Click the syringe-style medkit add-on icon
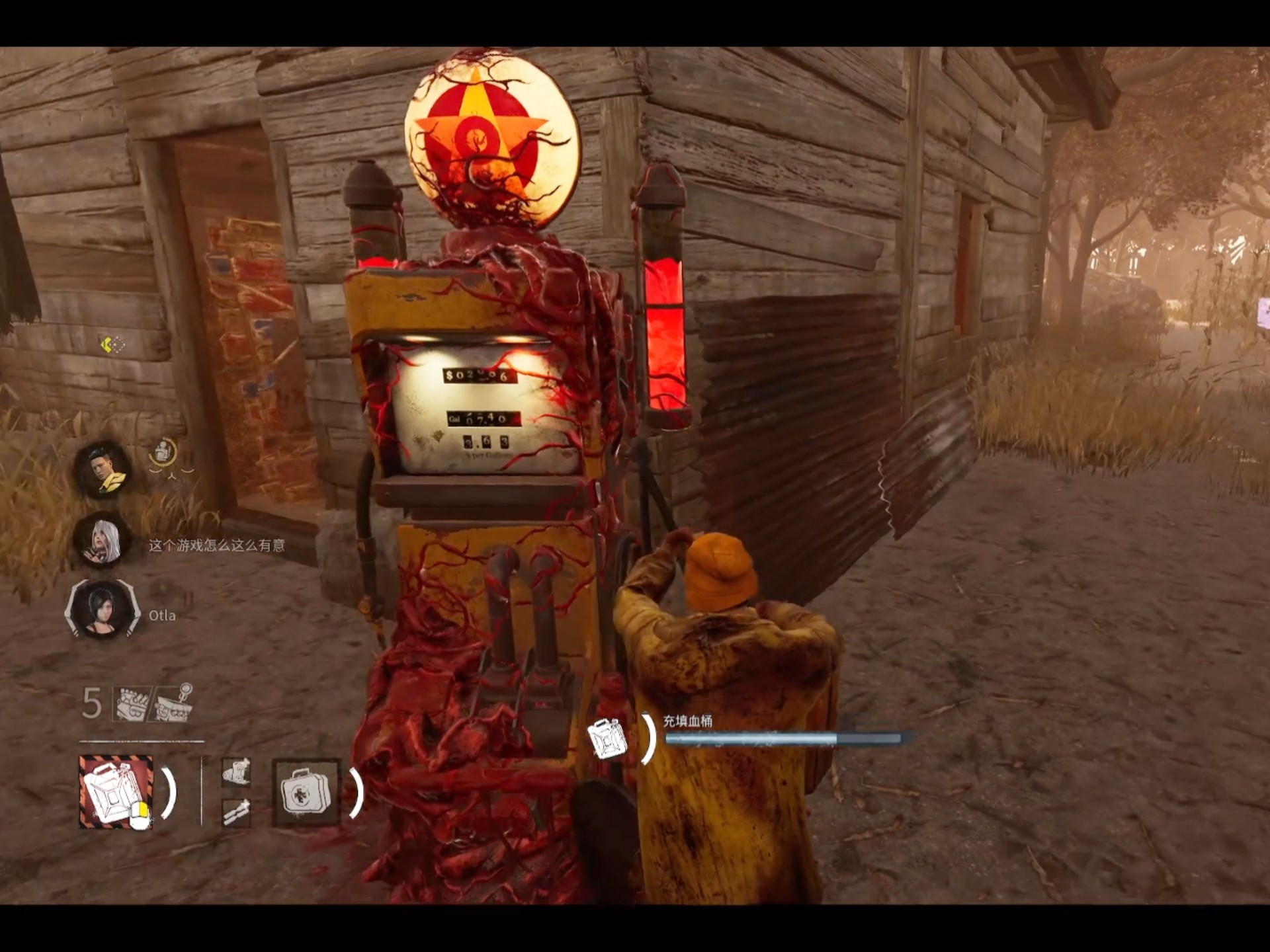The height and width of the screenshot is (952, 1270). pos(236,812)
